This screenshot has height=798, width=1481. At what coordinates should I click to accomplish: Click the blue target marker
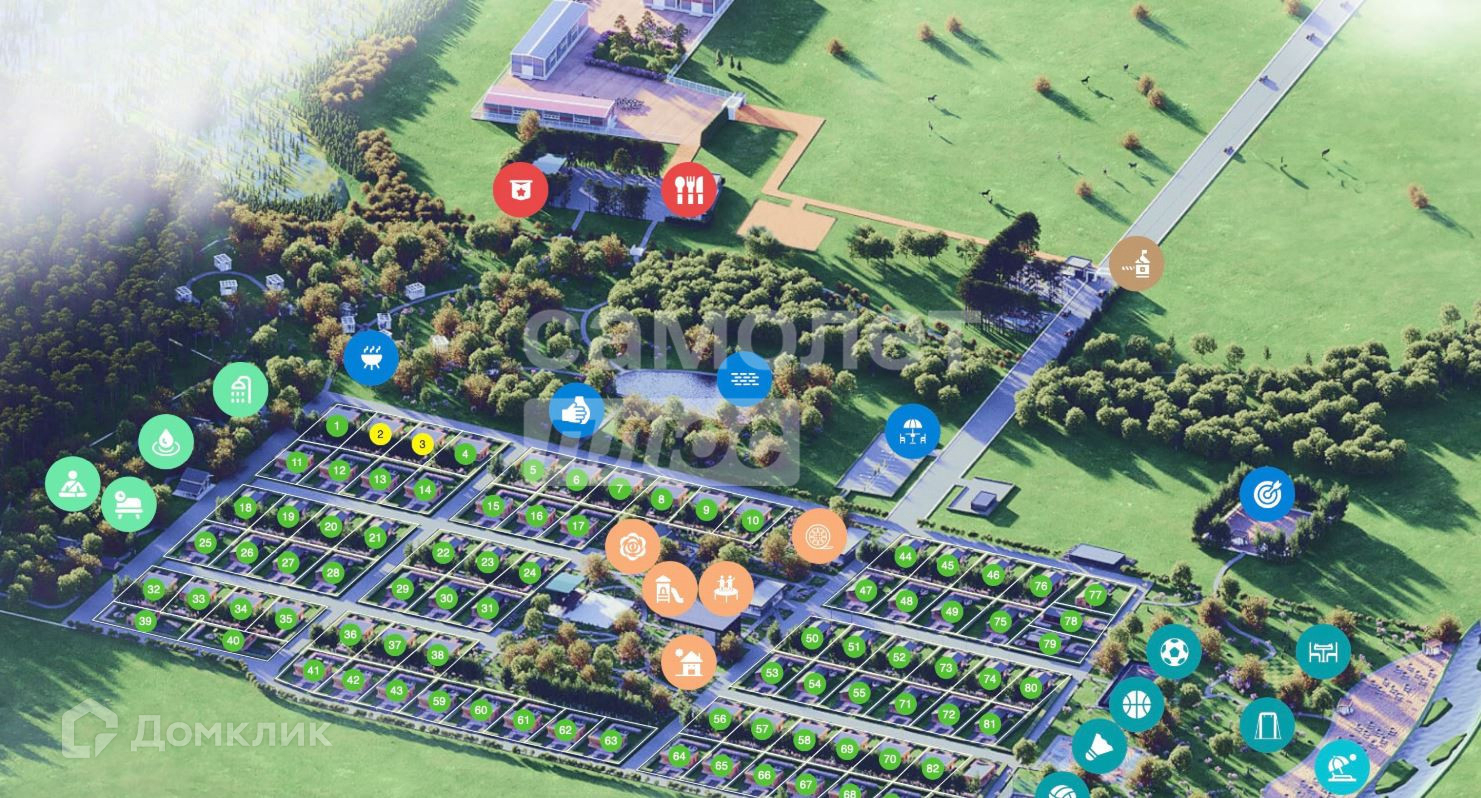pos(1267,494)
